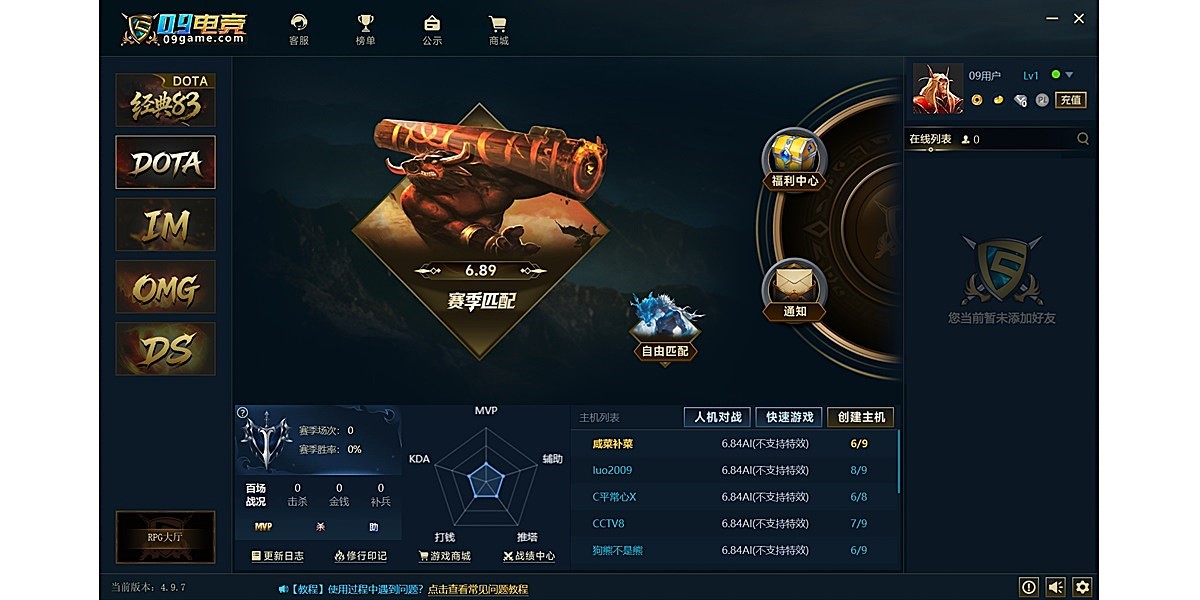This screenshot has height=600, width=1200.
Task: Open the 榜单 rankings page
Action: pyautogui.click(x=365, y=29)
